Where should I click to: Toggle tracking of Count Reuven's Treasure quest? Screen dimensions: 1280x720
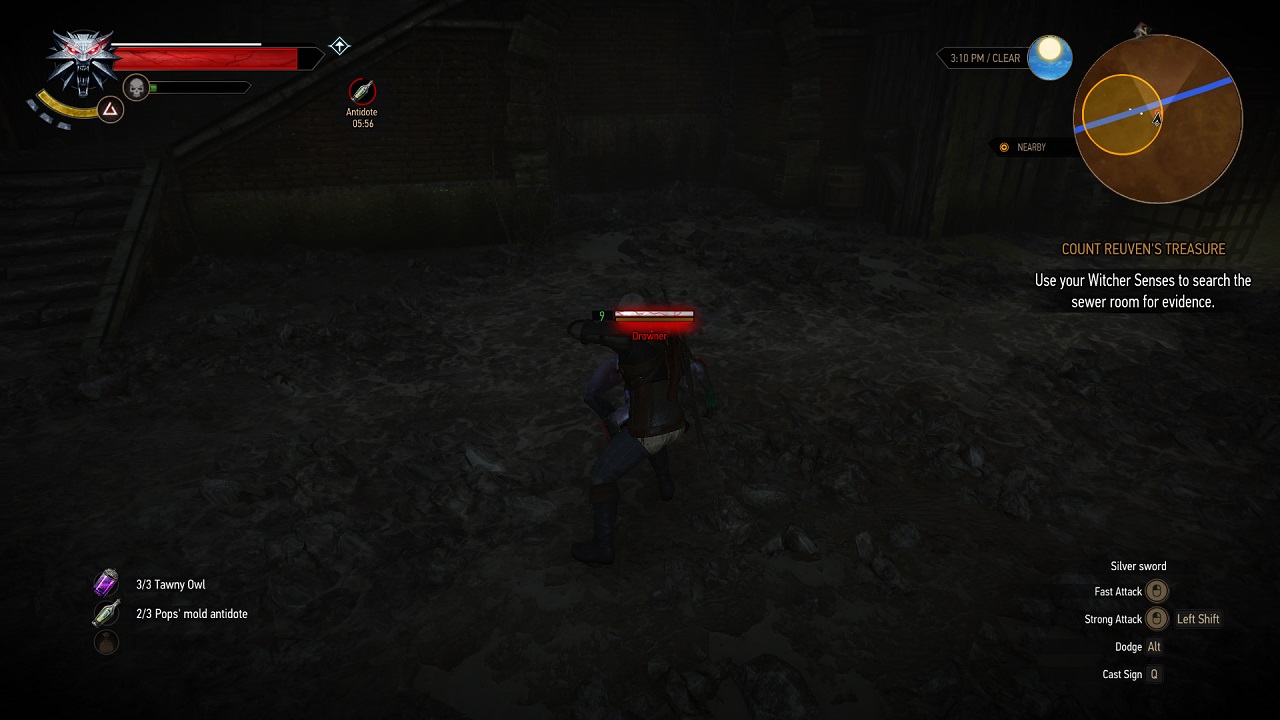1143,249
